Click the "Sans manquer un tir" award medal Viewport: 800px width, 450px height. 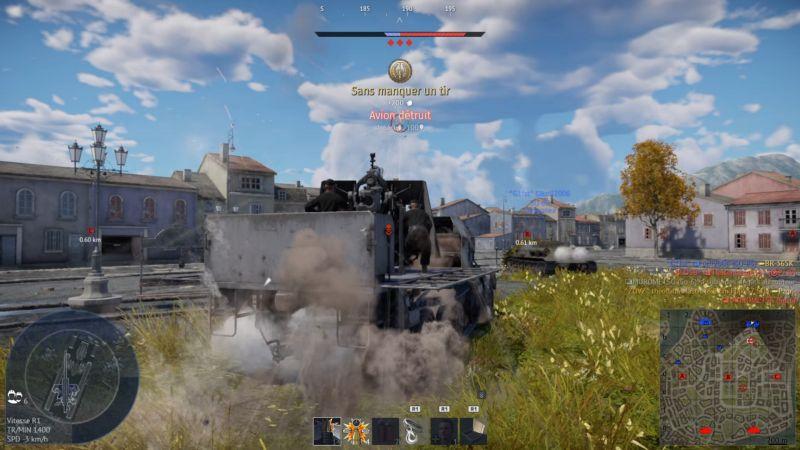pyautogui.click(x=400, y=71)
